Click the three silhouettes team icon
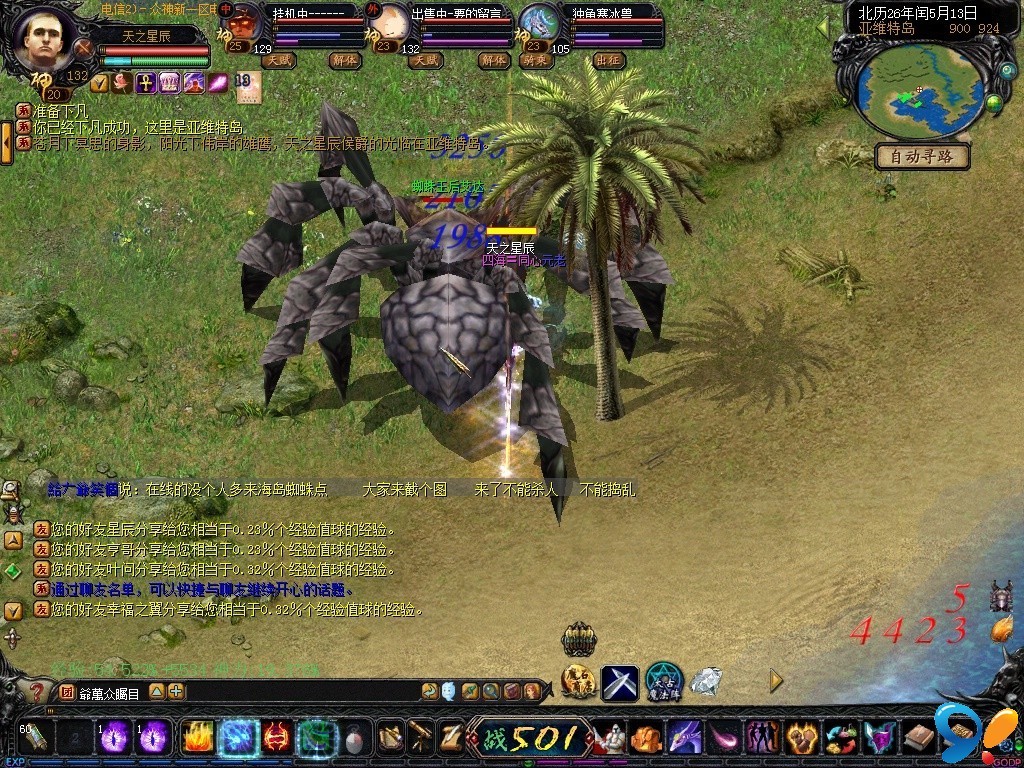 (762, 738)
